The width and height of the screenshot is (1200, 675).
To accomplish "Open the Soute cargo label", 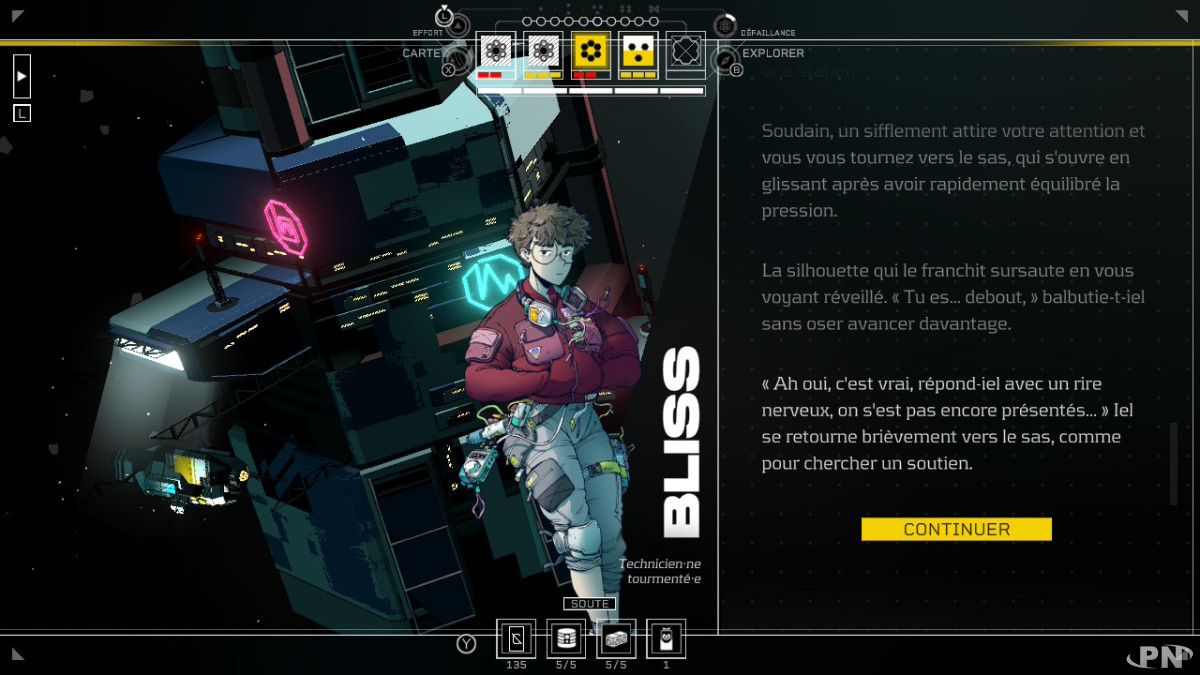I will click(590, 604).
